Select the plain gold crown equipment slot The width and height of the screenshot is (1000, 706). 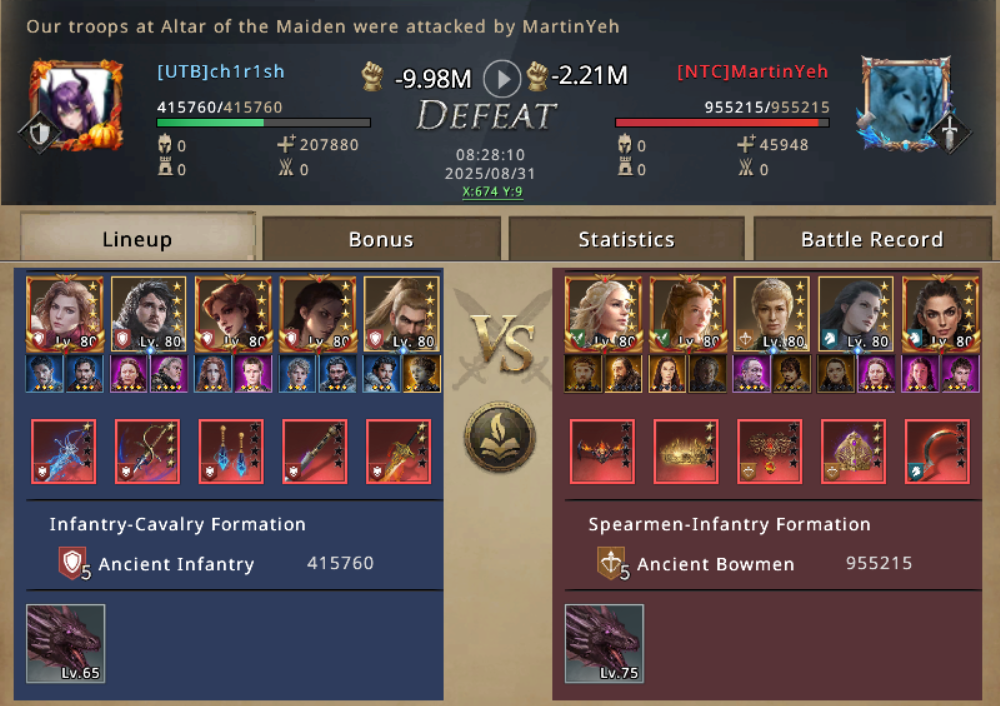point(686,452)
